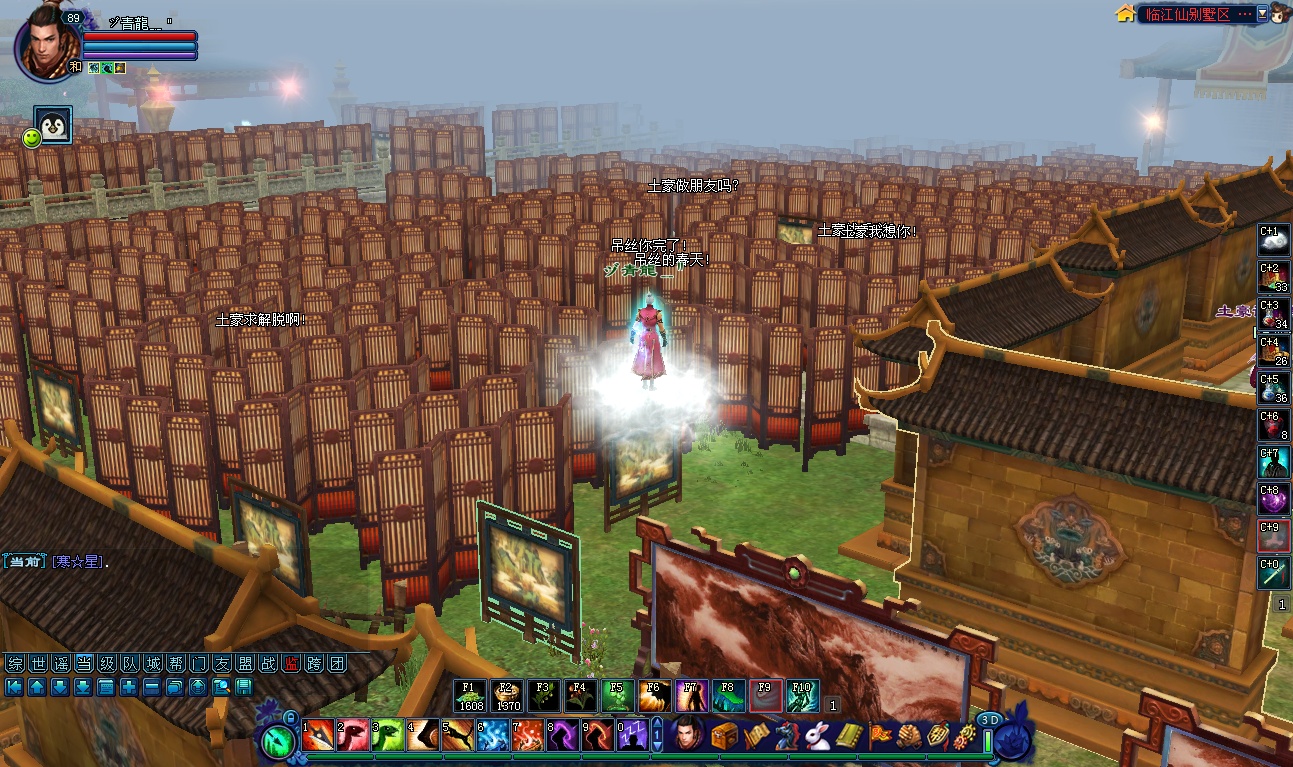1293x767 pixels.
Task: Expand the 临江仙别墅区 location dropdown
Action: (1262, 14)
